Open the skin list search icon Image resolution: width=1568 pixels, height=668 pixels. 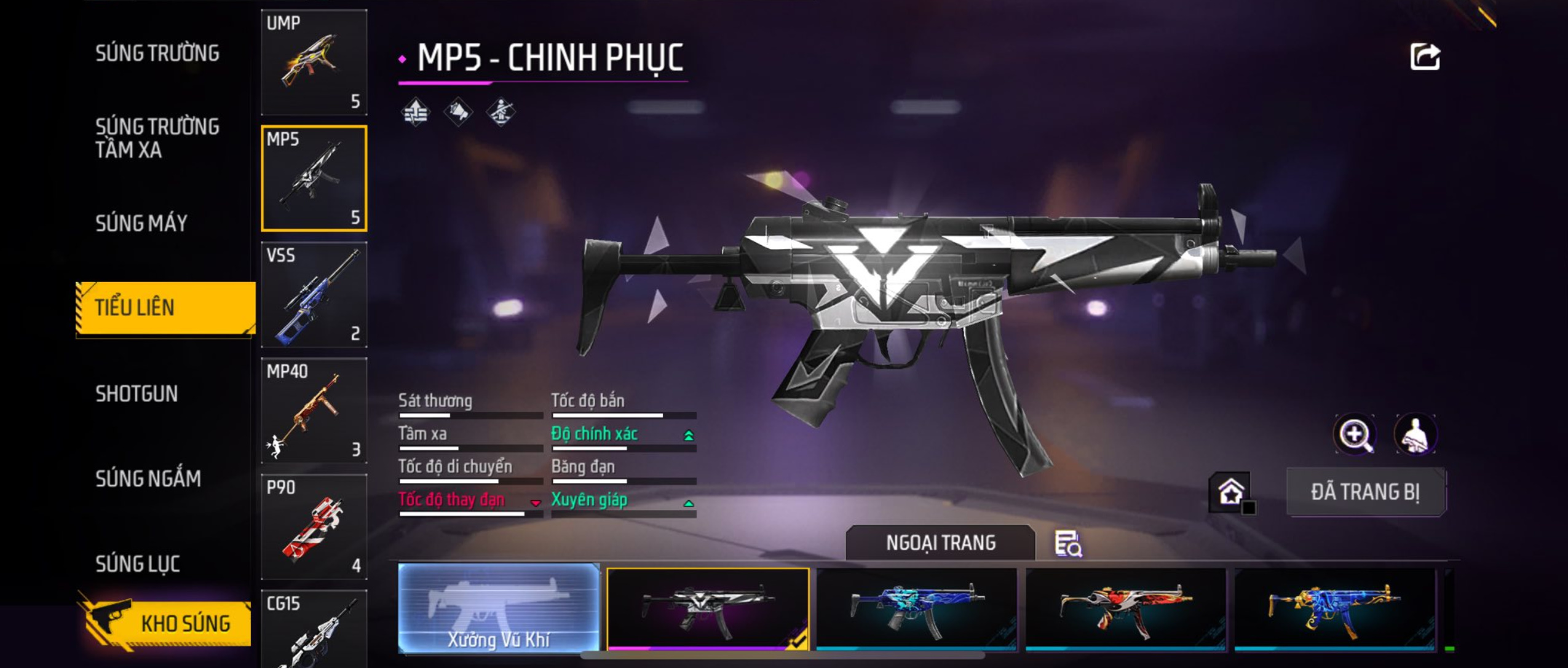[x=1068, y=544]
